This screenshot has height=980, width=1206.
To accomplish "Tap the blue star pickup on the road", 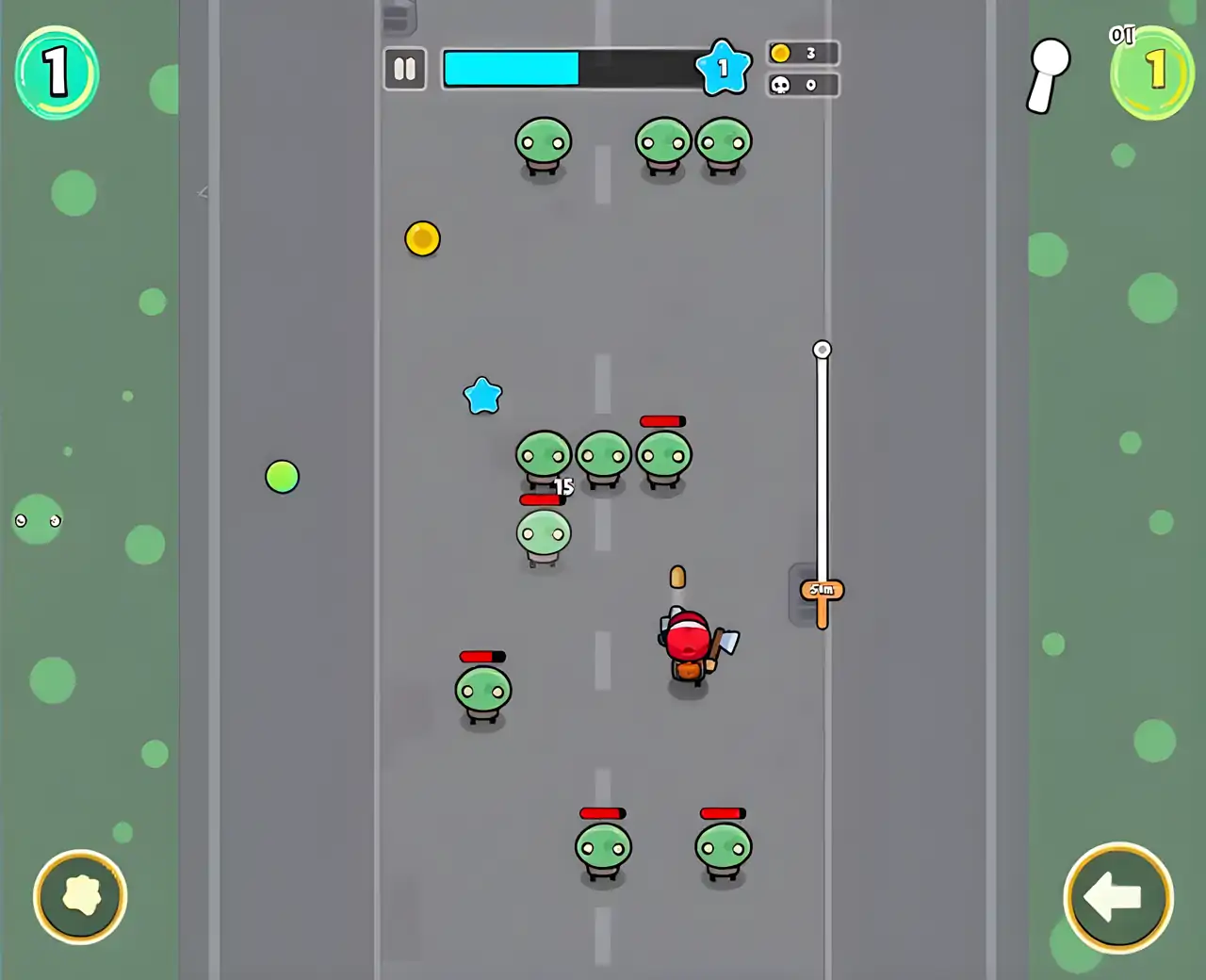I will 483,396.
